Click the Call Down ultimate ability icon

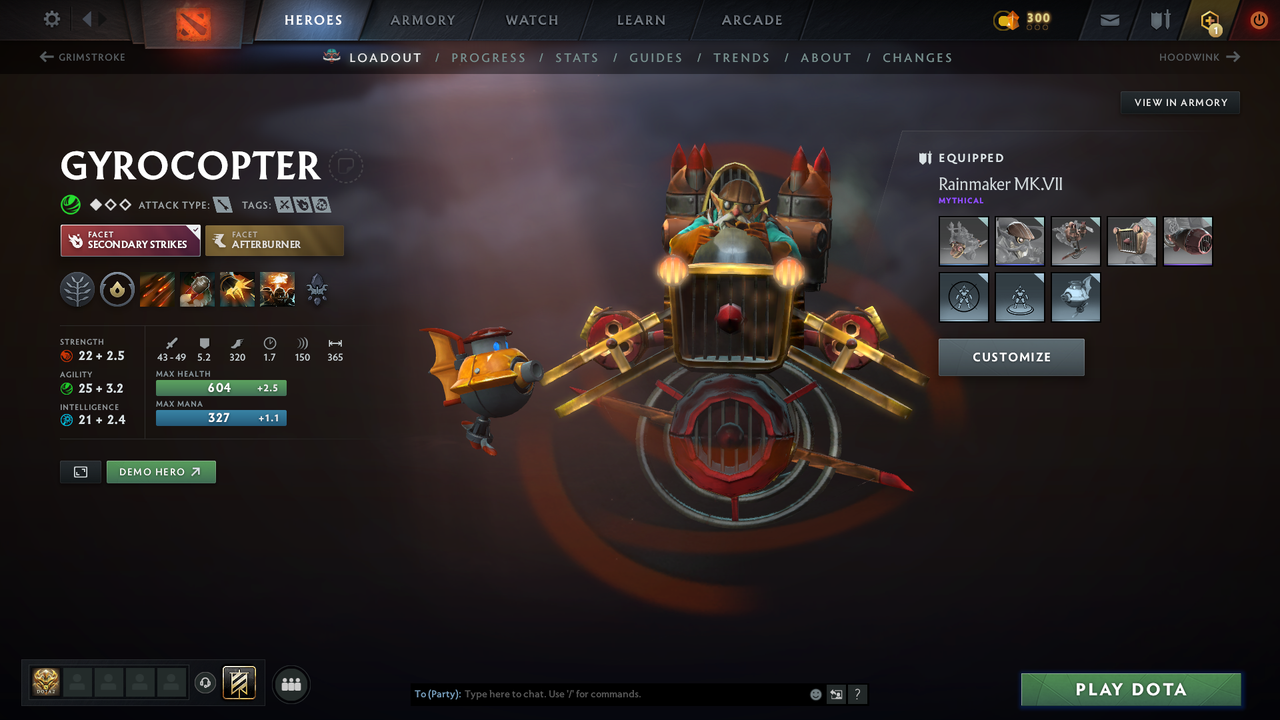pos(277,290)
